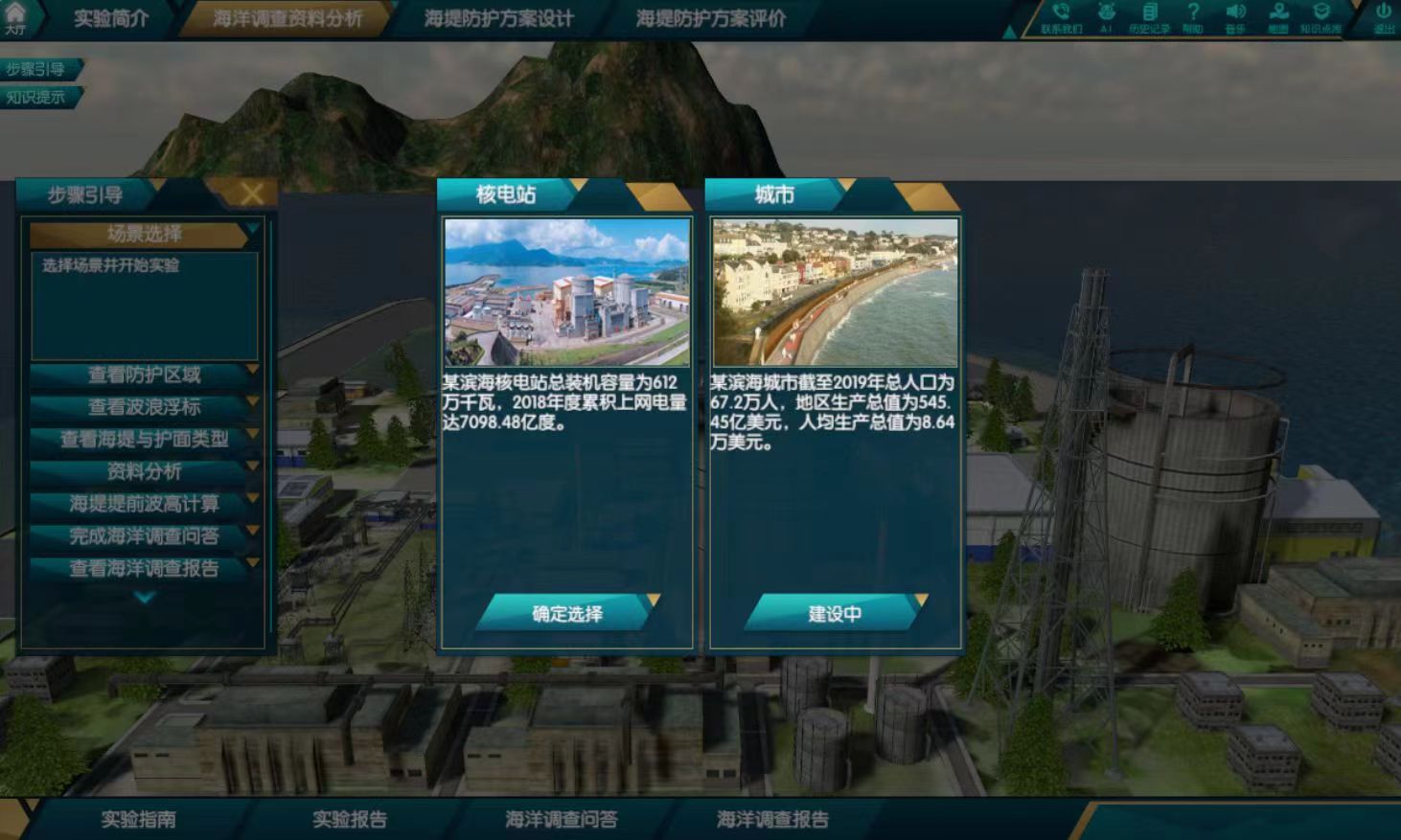The image size is (1401, 840).
Task: Open the 帮助 help icon
Action: [1191, 17]
